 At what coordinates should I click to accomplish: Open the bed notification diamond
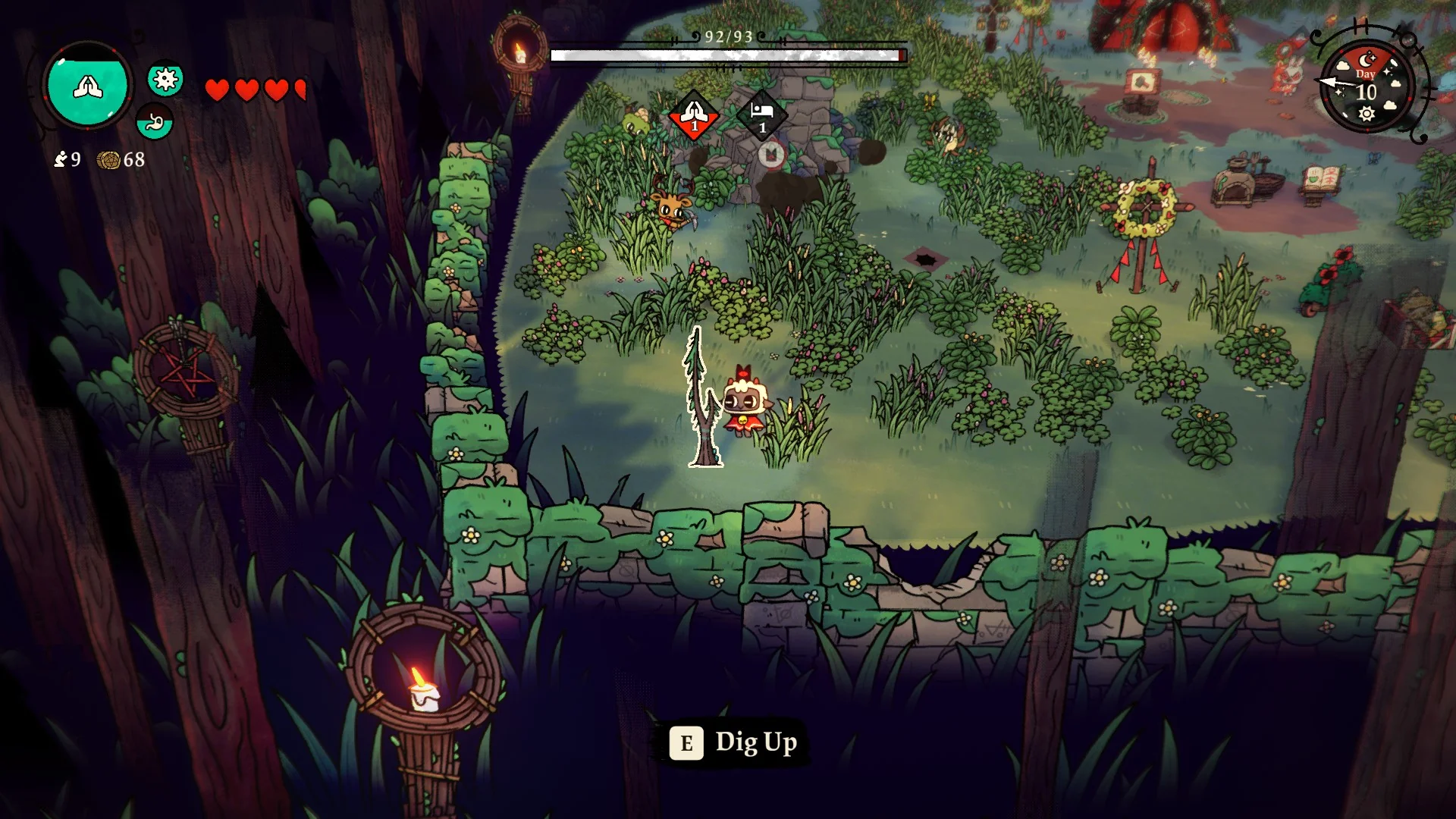(762, 115)
